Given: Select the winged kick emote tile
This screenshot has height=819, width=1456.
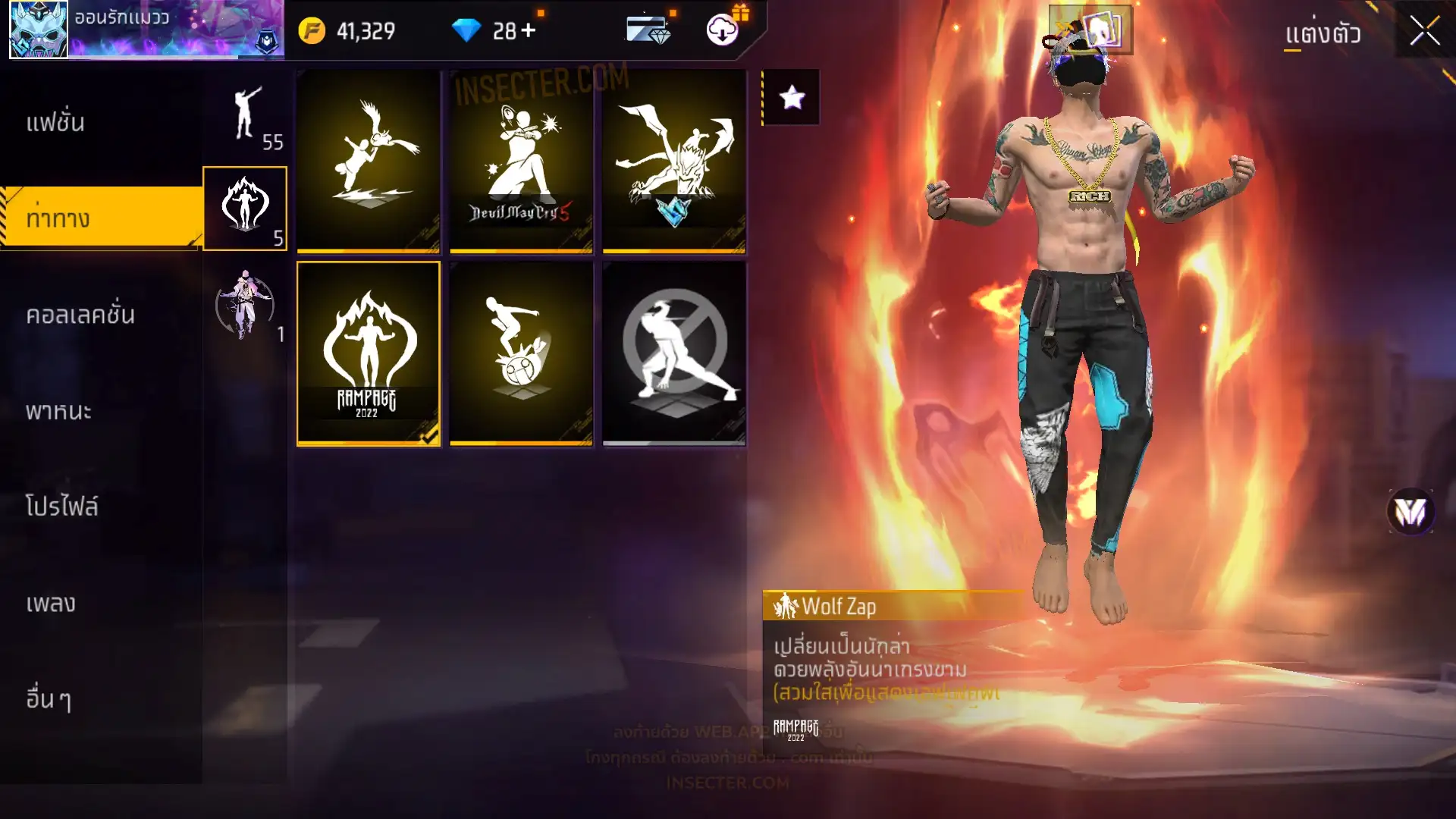Looking at the screenshot, I should tap(369, 162).
